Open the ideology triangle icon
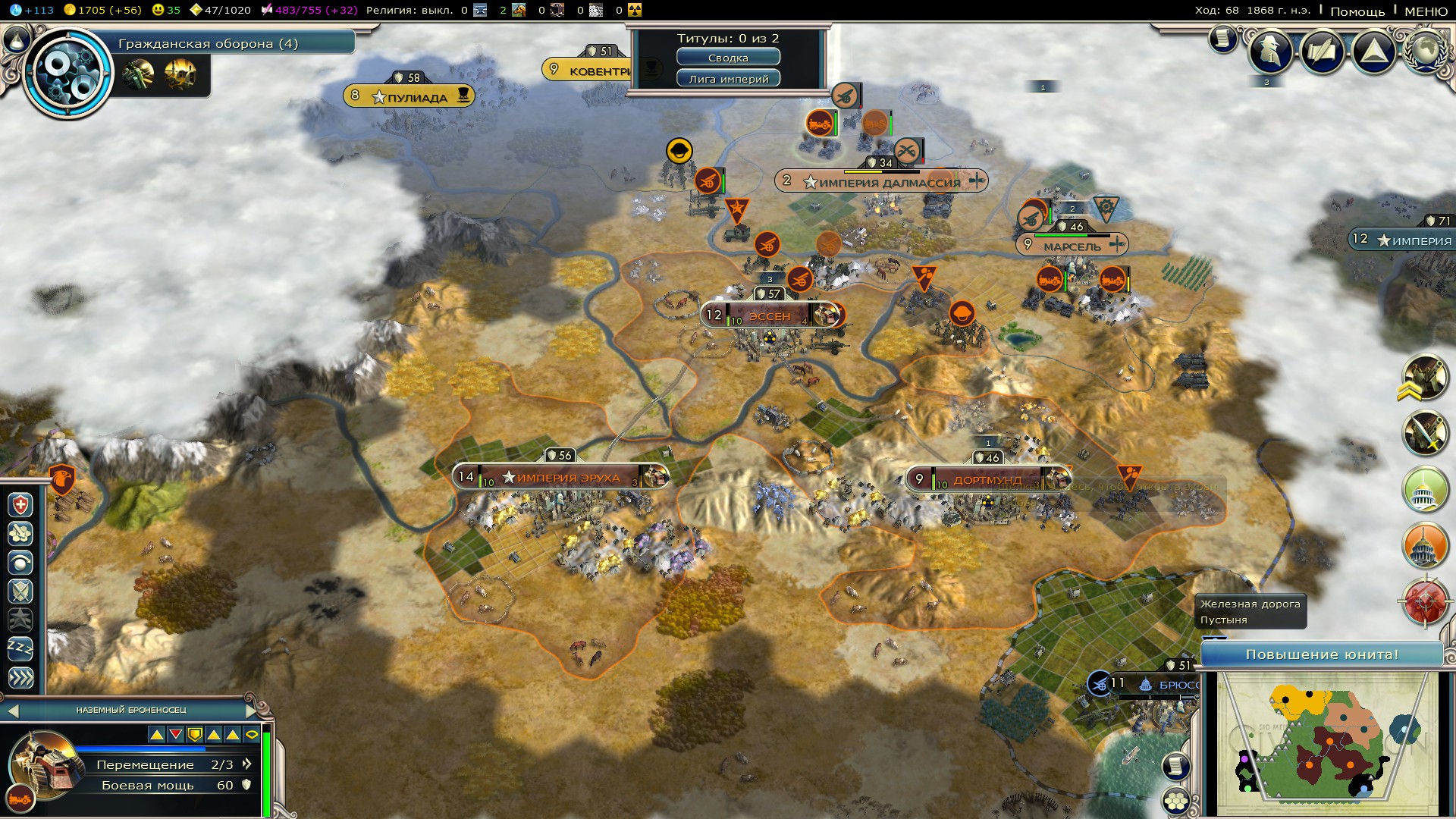 coord(1373,52)
